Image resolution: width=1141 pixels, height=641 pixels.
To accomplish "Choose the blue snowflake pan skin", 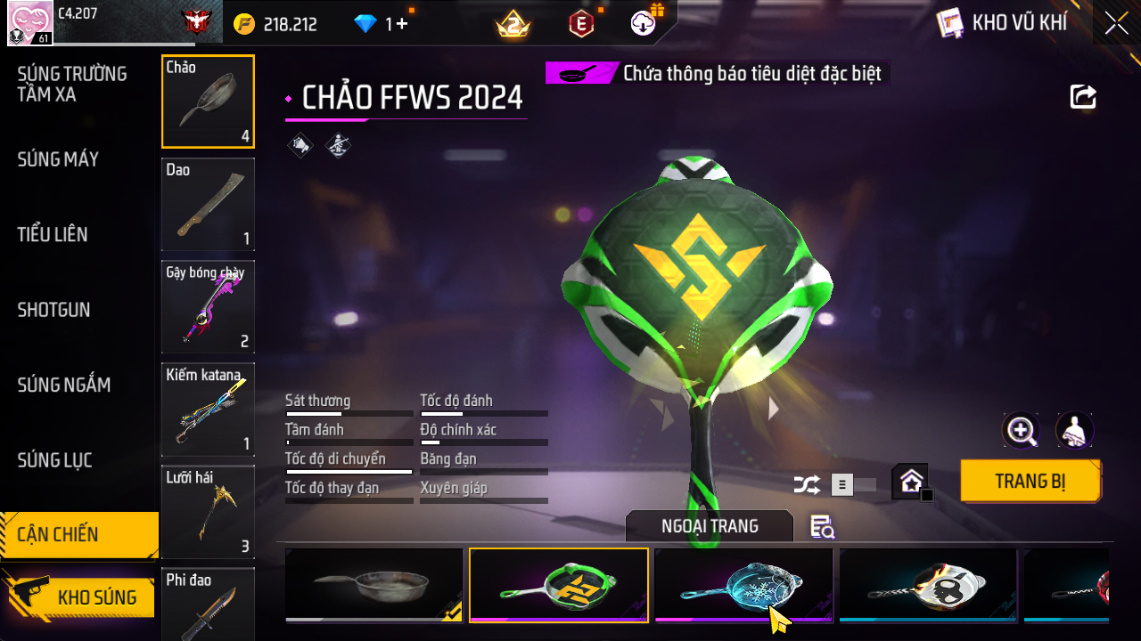I will (743, 584).
